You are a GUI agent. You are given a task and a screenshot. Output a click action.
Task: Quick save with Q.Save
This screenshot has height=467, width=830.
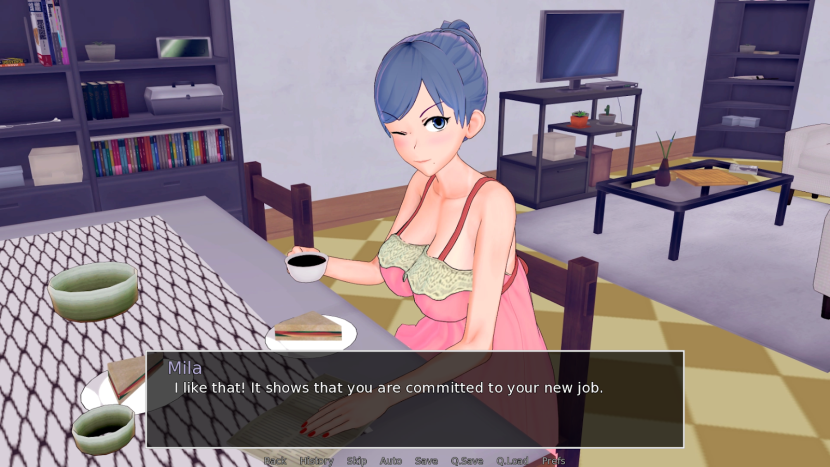point(467,461)
